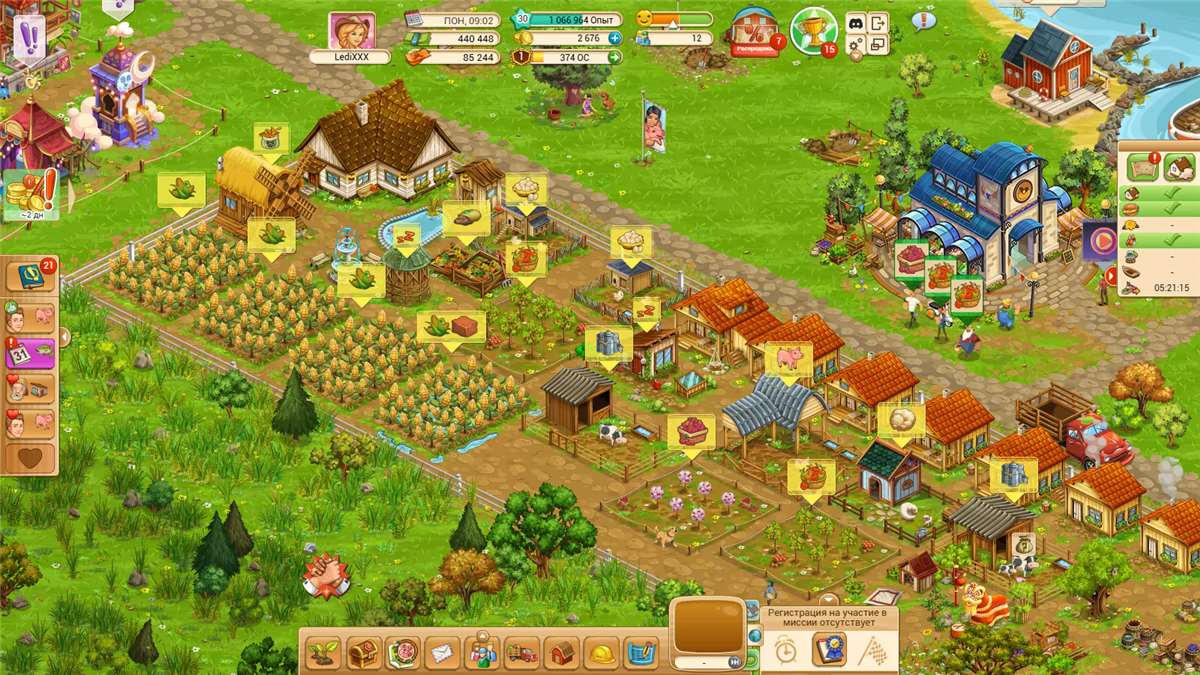Open the seedling planting menu
The width and height of the screenshot is (1200, 675).
coord(322,654)
